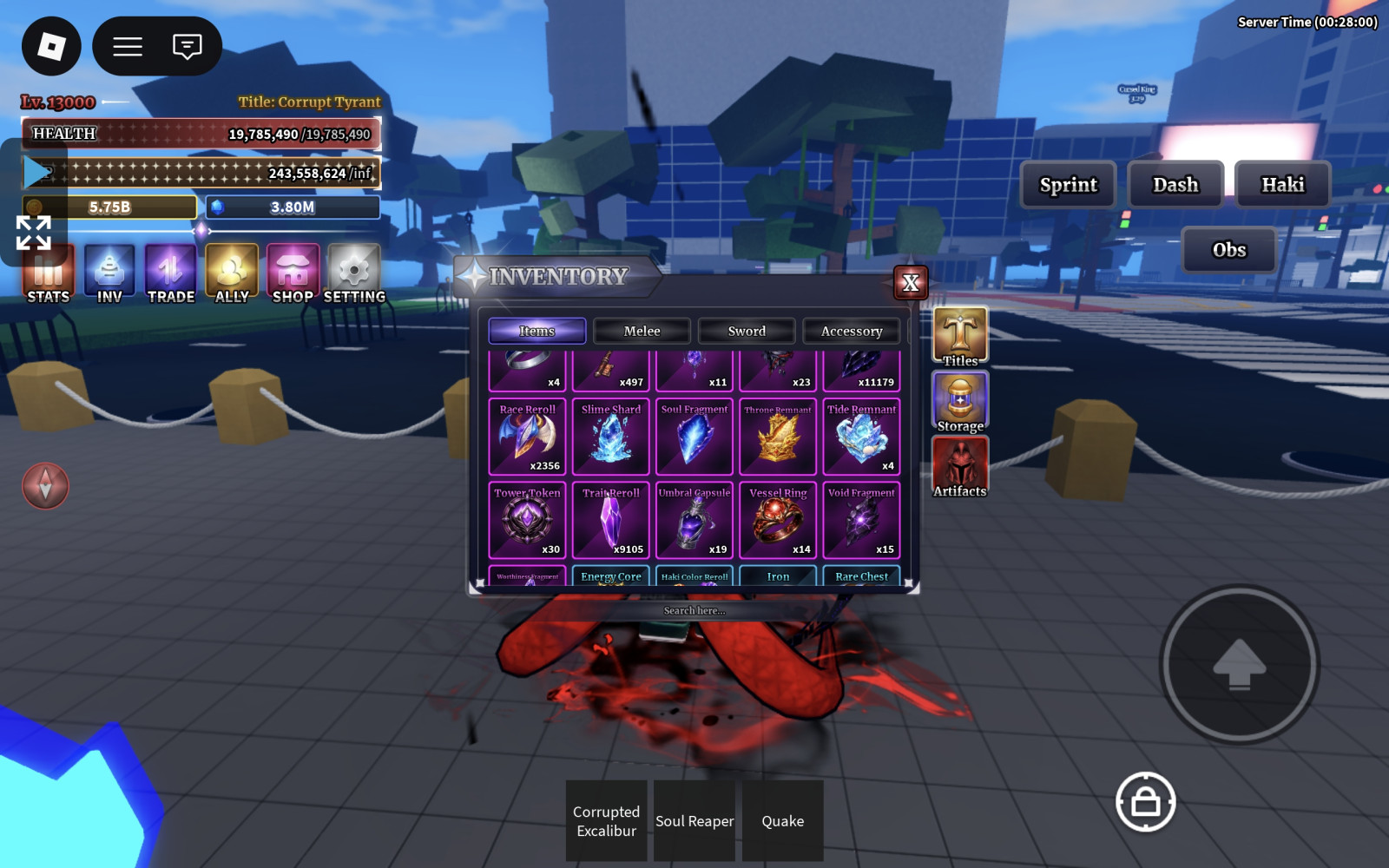Screen dimensions: 1389x868
Task: Open the Storage panel
Action: [x=960, y=401]
